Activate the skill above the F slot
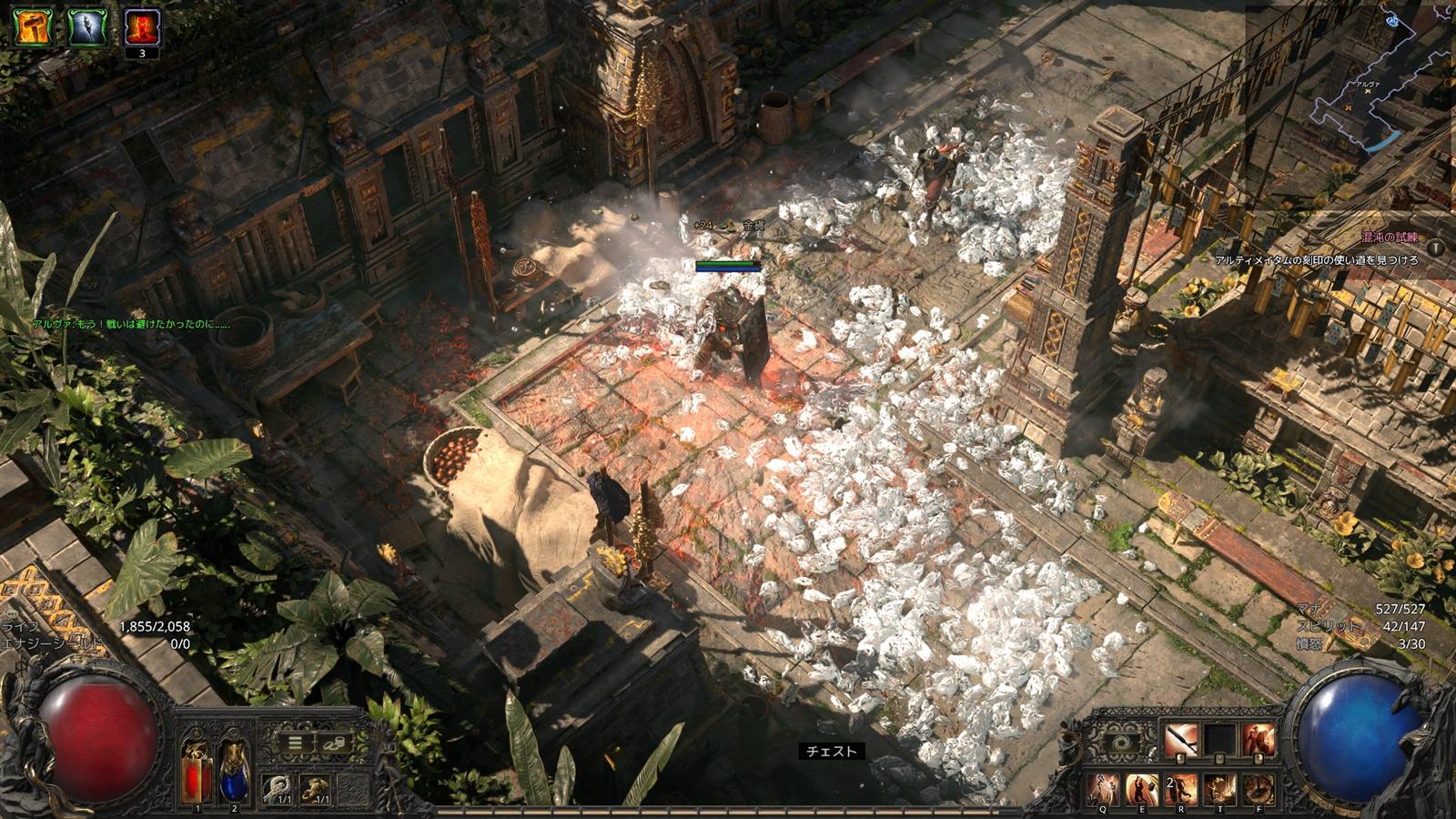This screenshot has width=1456, height=819. [1259, 741]
